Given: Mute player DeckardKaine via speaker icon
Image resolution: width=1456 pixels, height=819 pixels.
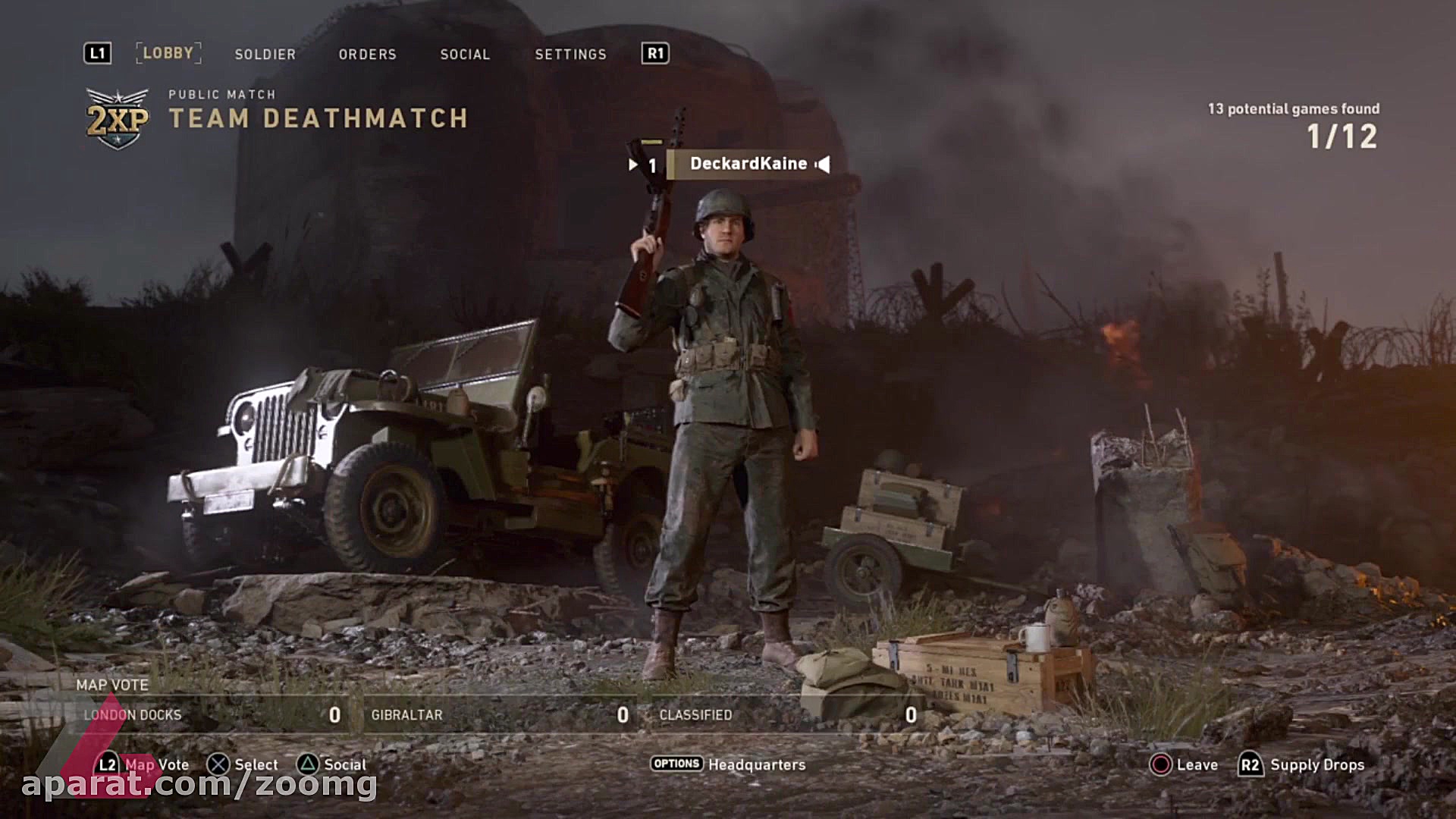Looking at the screenshot, I should click(x=821, y=163).
